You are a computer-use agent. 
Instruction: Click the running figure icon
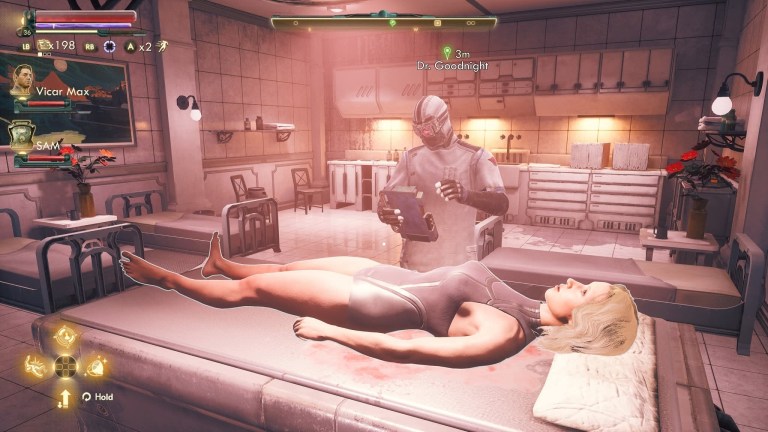tap(162, 46)
